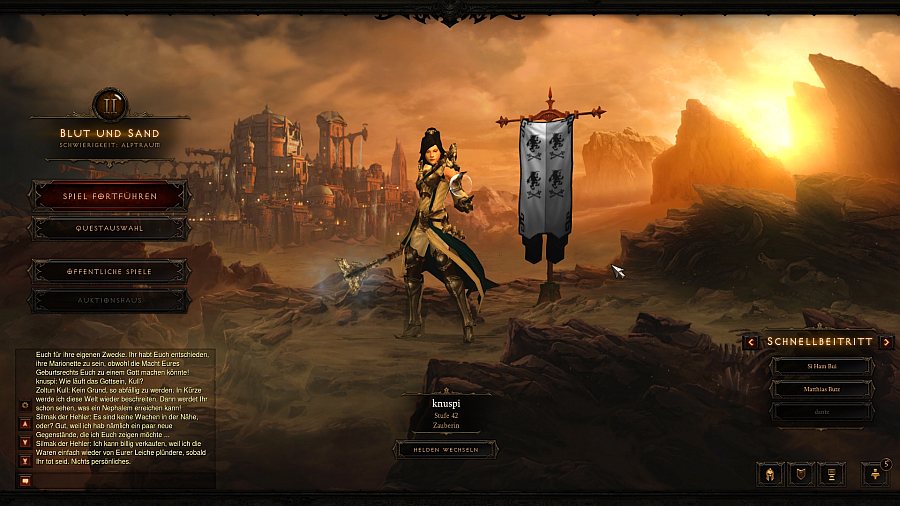Image resolution: width=900 pixels, height=506 pixels.
Task: Join Matthias Butz's game
Action: [x=820, y=389]
